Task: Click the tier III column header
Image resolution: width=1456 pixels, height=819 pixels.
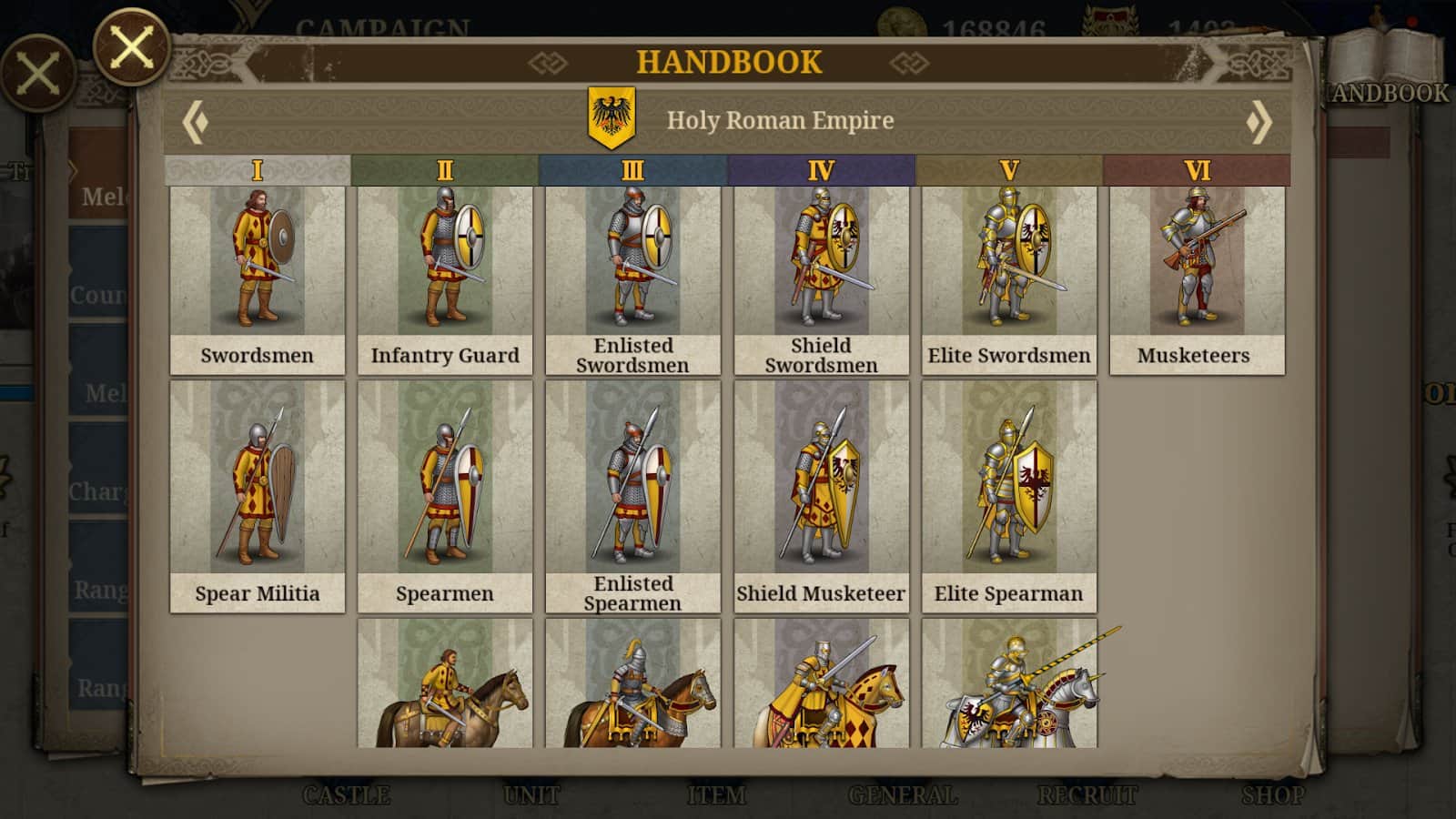Action: (632, 170)
